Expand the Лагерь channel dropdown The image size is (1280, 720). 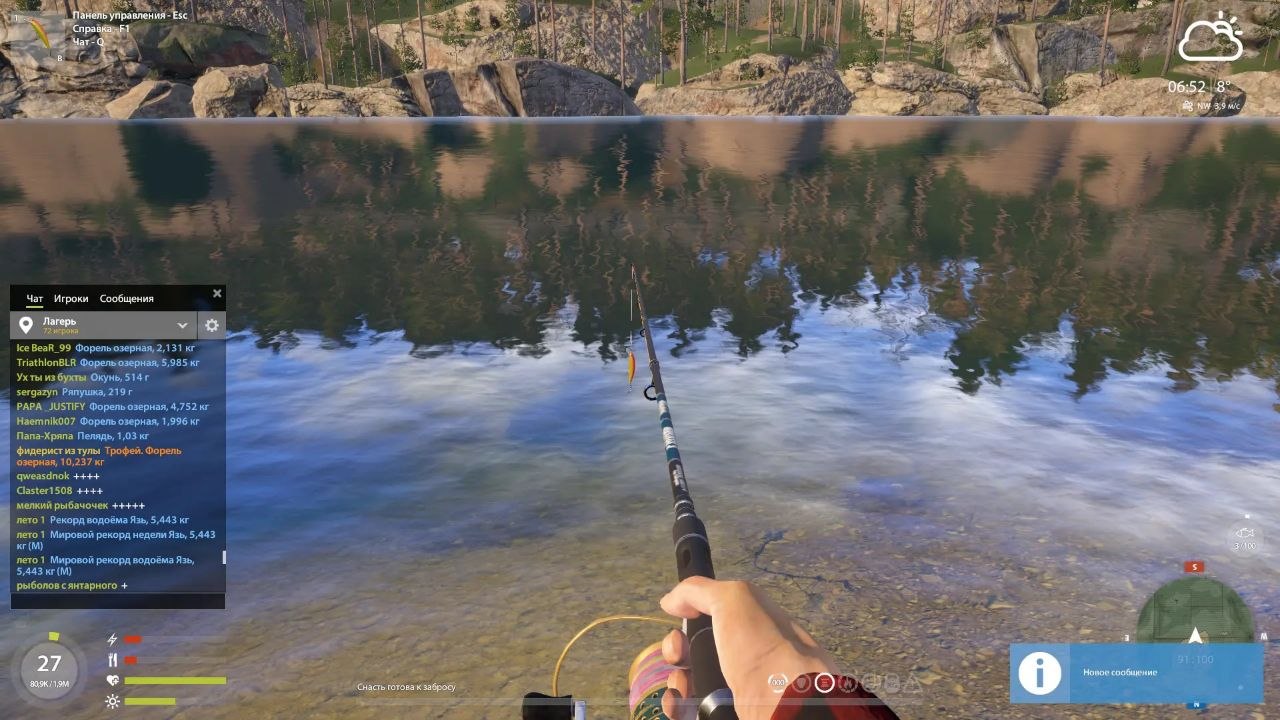click(x=182, y=325)
